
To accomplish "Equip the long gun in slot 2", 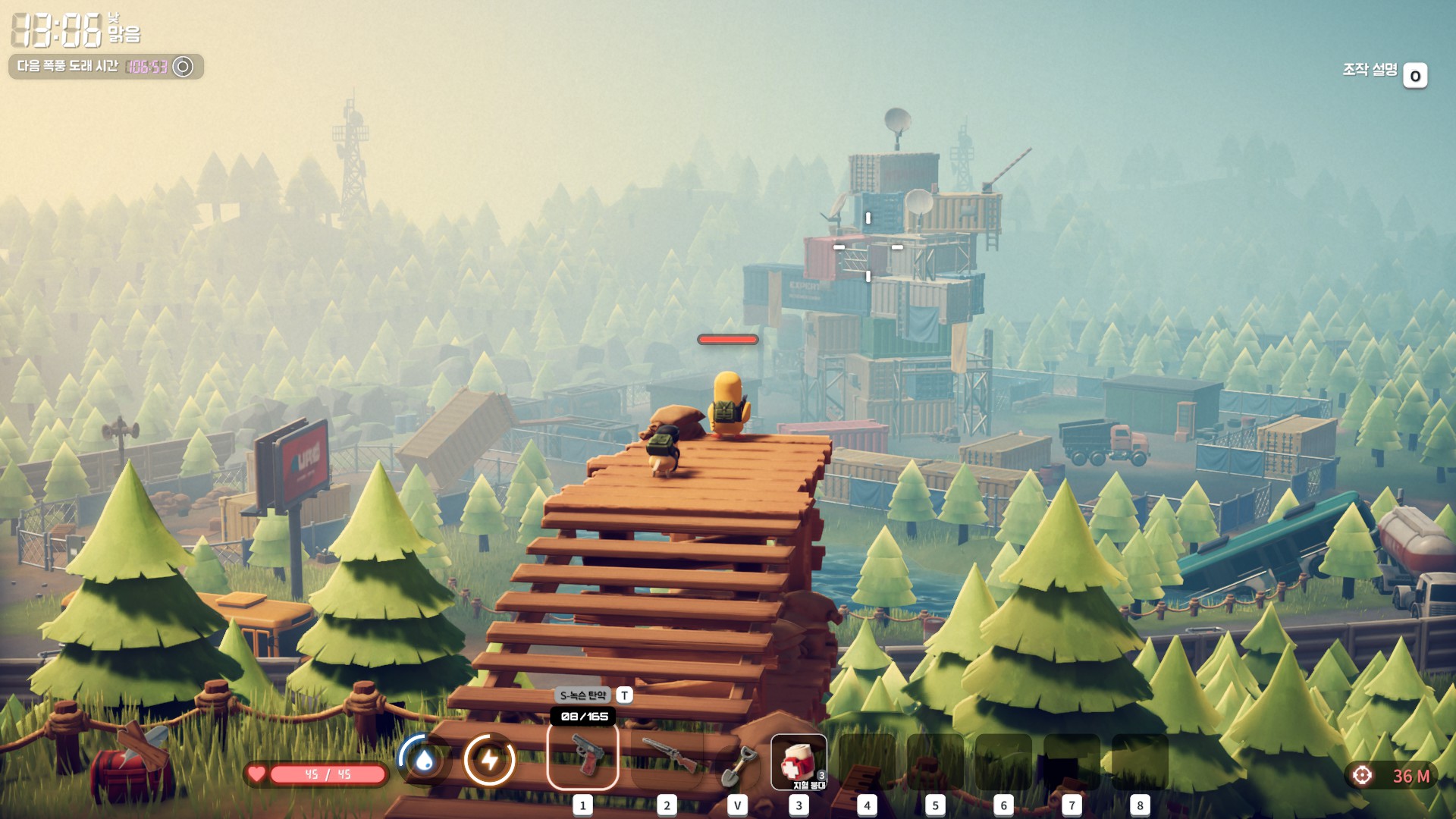I will pyautogui.click(x=667, y=756).
